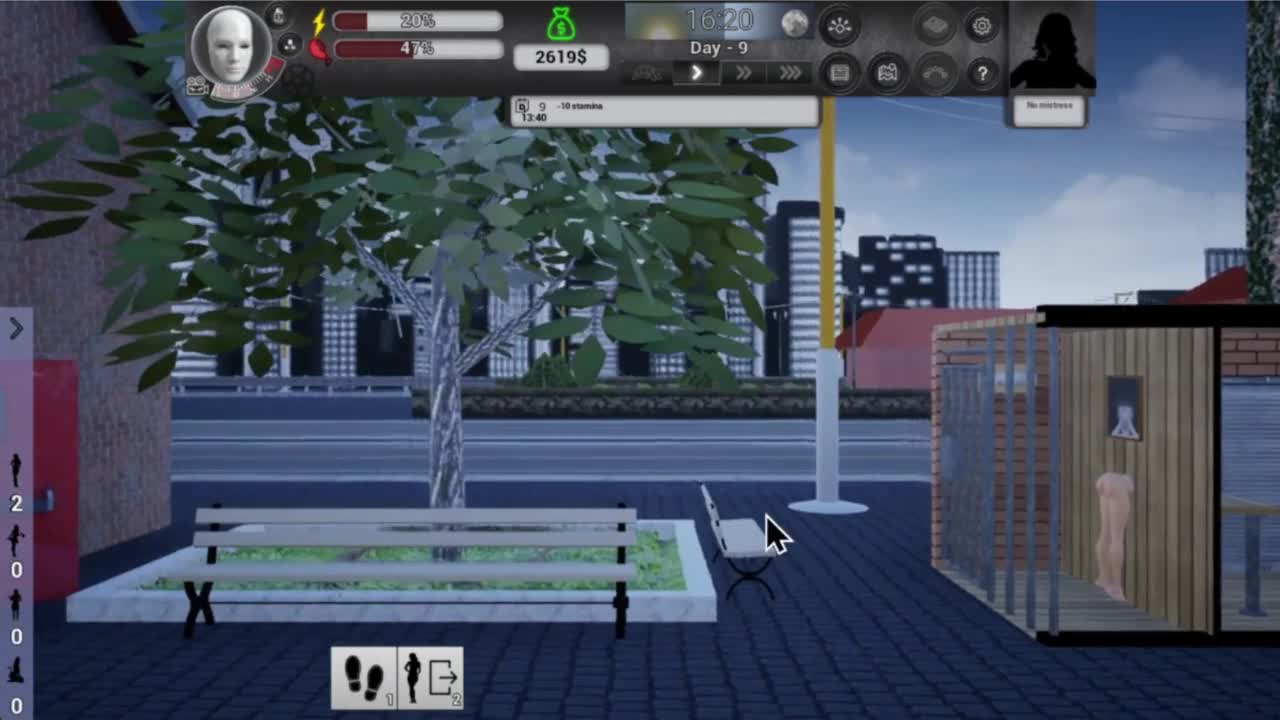This screenshot has height=720, width=1280.
Task: Open the -10 stamina event log entry
Action: click(x=664, y=111)
